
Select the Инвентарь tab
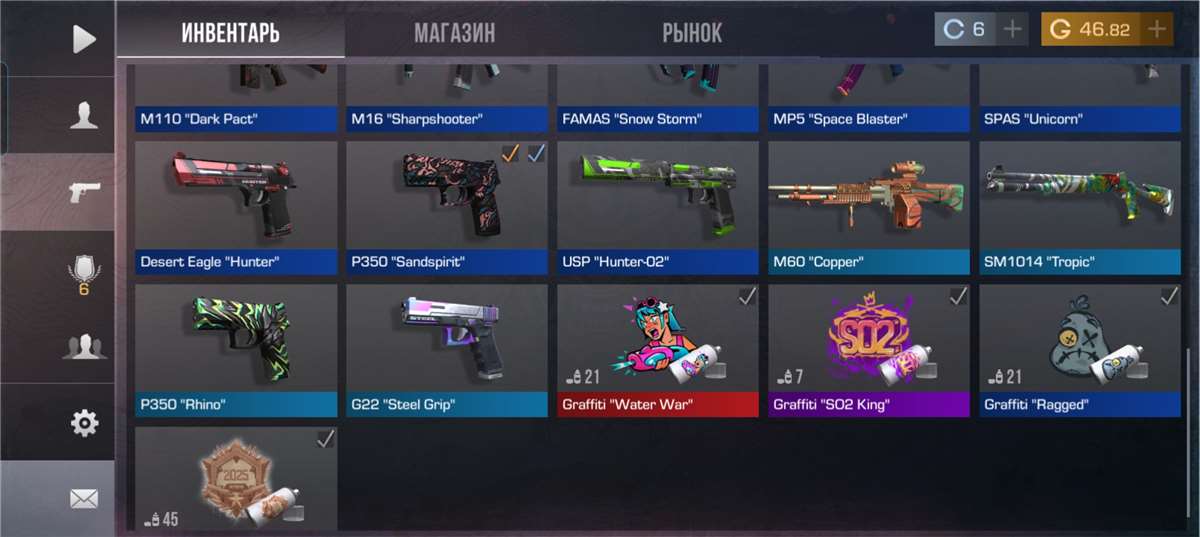[230, 33]
